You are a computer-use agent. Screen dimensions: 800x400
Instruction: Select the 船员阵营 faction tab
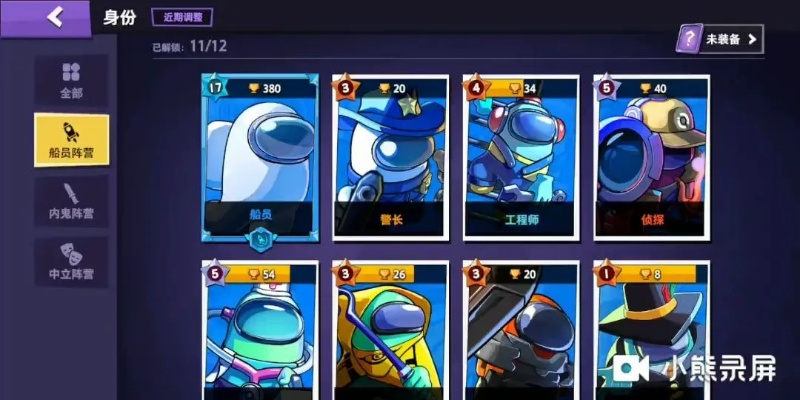(71, 139)
